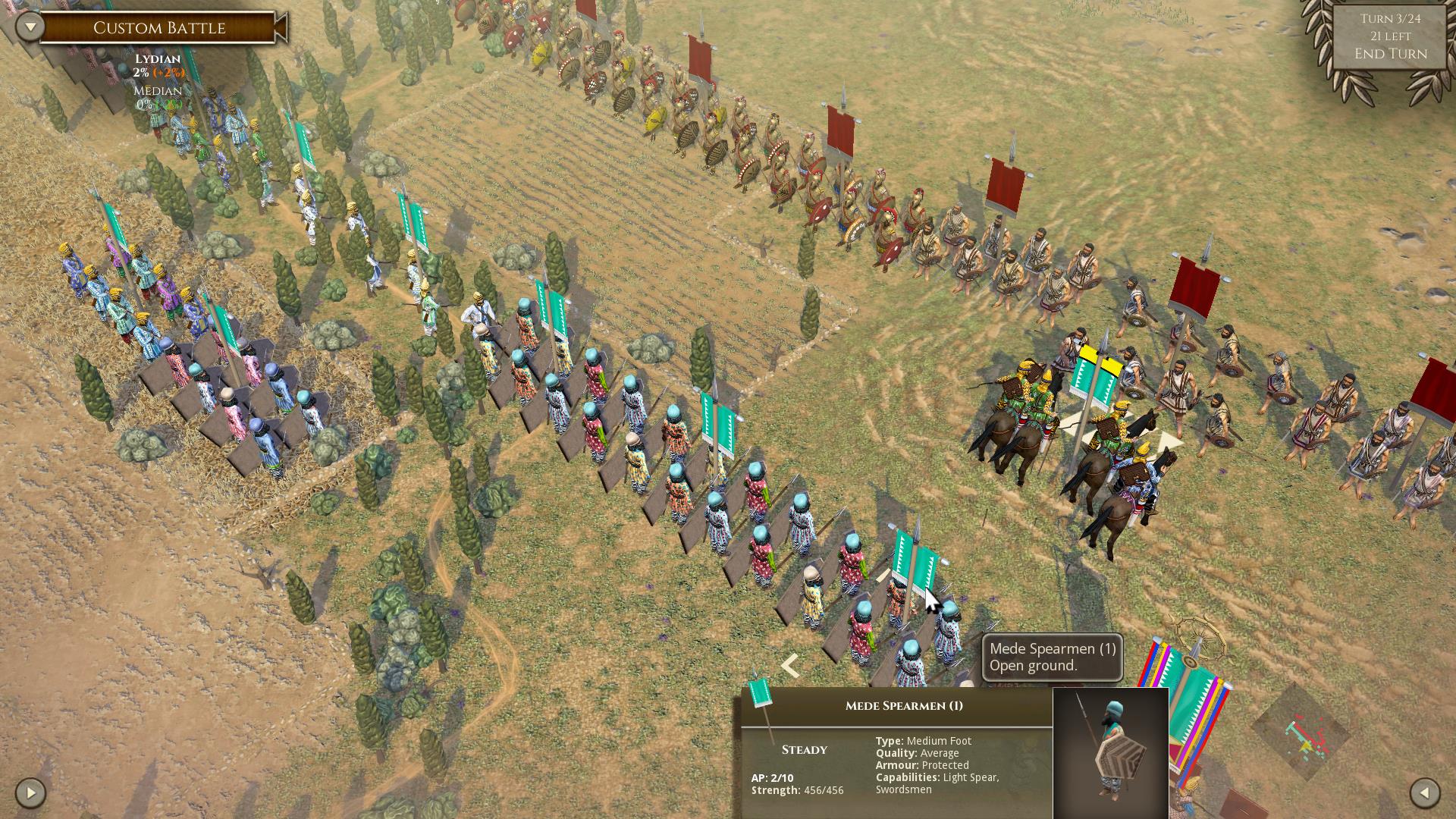Click the left chevron arrow beside the unit panel
This screenshot has width=1456, height=819.
tap(789, 666)
